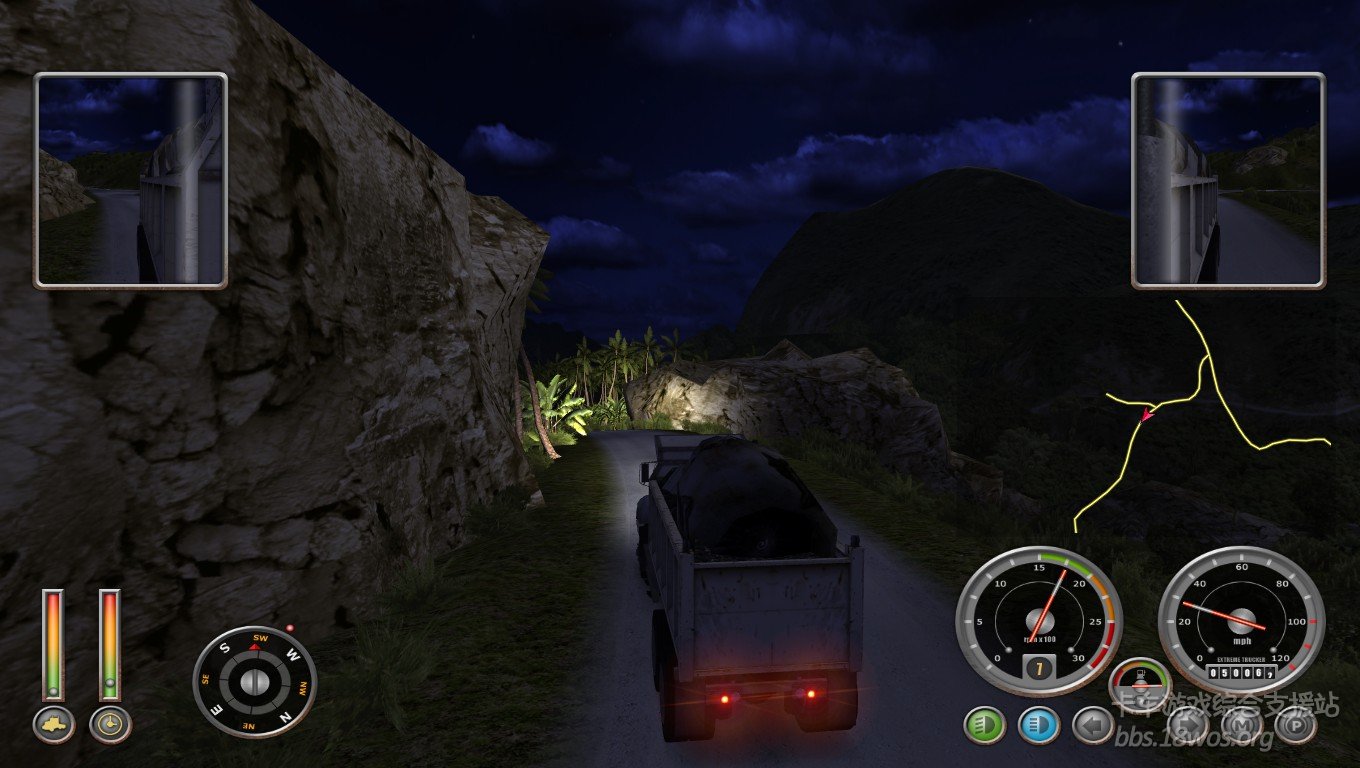Toggle the green headlights button

[984, 724]
